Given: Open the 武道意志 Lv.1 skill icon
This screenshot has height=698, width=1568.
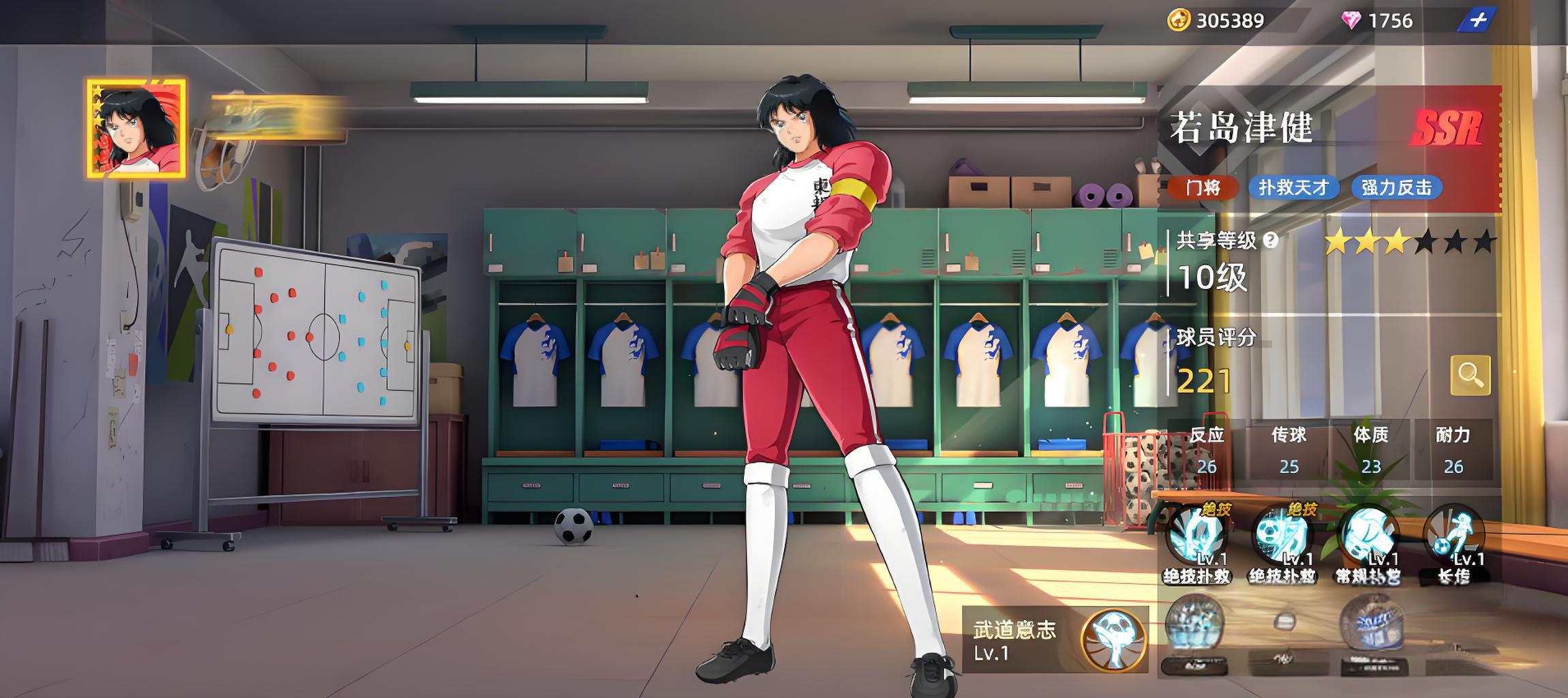Looking at the screenshot, I should pyautogui.click(x=1113, y=641).
